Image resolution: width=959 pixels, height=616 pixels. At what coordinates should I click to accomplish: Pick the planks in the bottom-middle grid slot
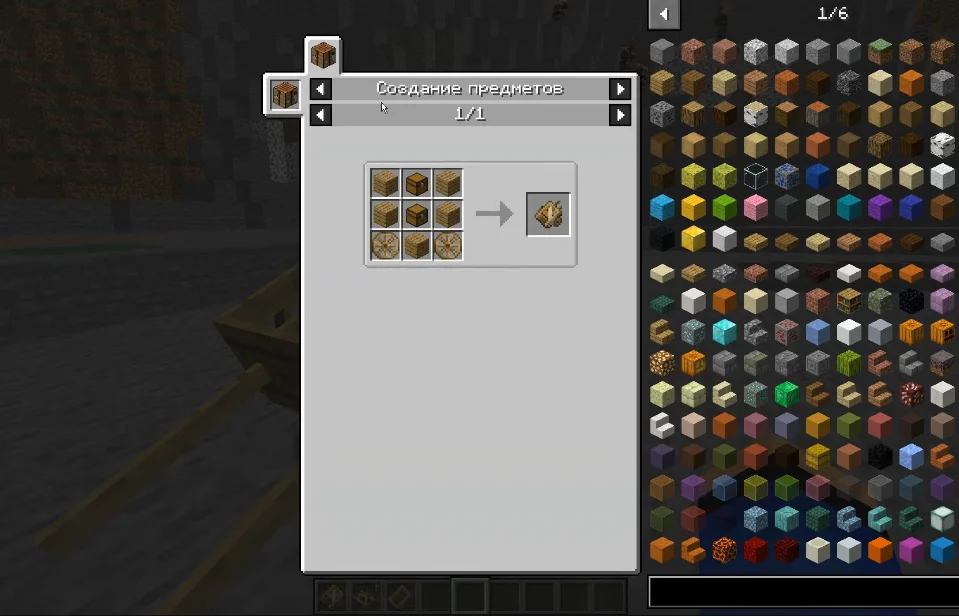pyautogui.click(x=417, y=245)
